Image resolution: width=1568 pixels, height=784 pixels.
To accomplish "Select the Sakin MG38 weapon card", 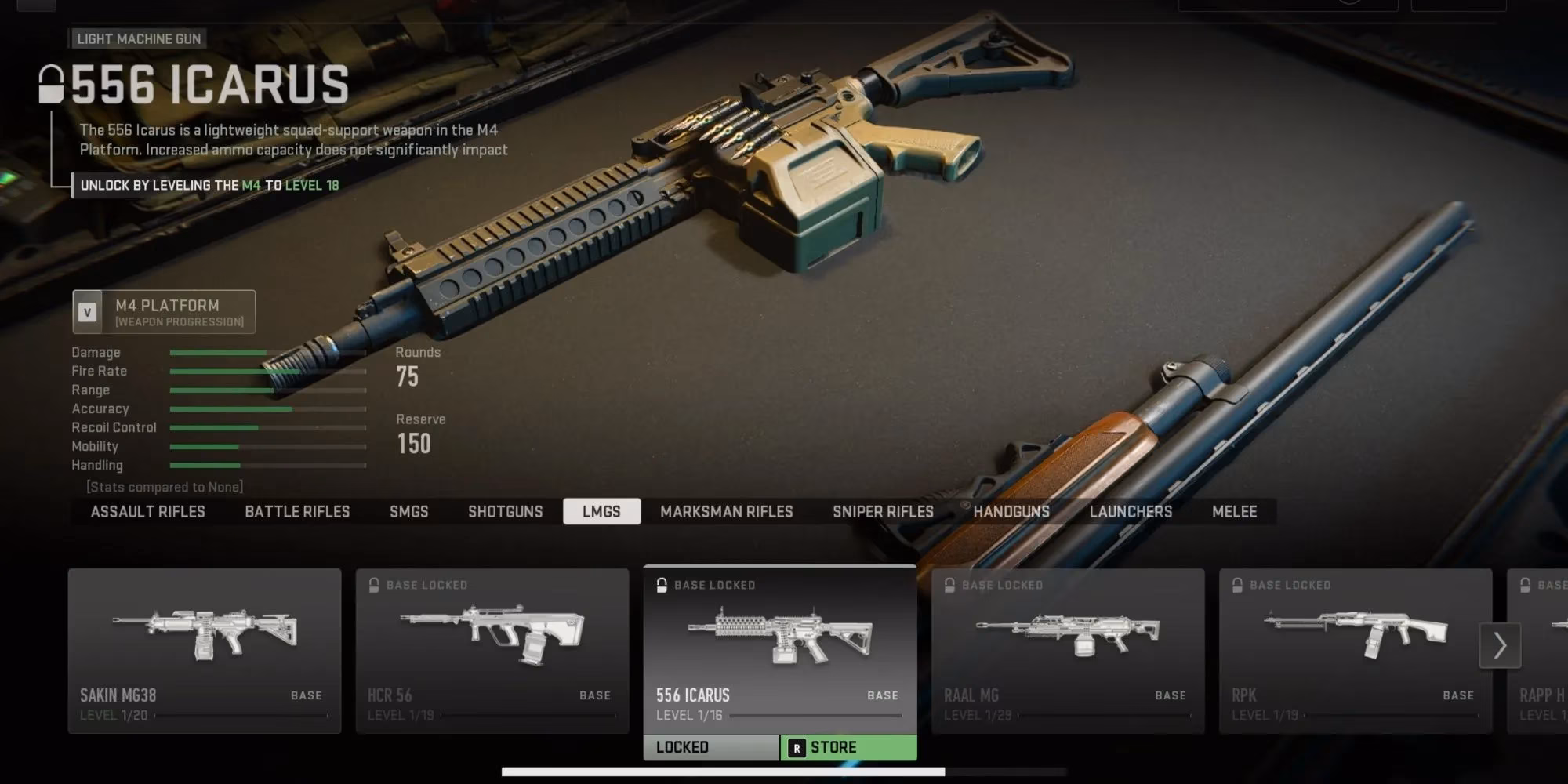I will click(x=205, y=651).
